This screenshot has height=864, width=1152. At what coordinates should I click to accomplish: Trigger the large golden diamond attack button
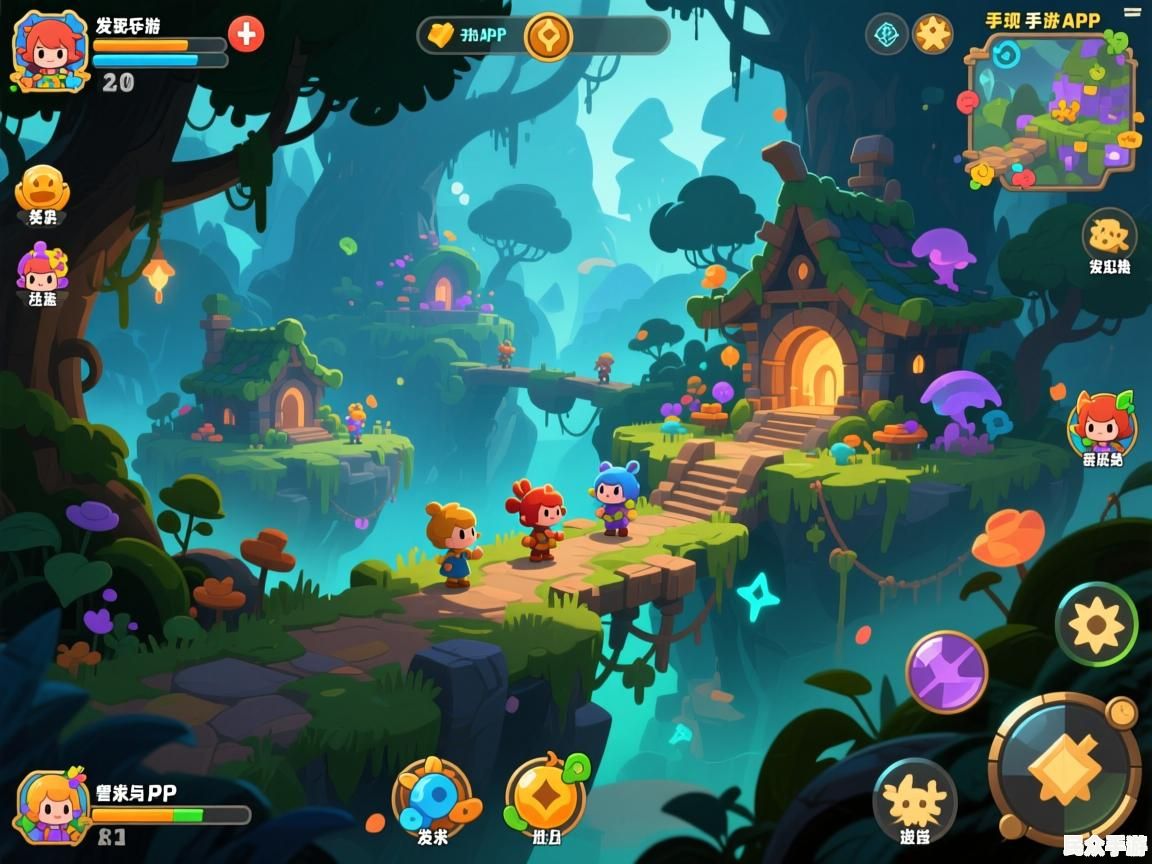[1064, 767]
